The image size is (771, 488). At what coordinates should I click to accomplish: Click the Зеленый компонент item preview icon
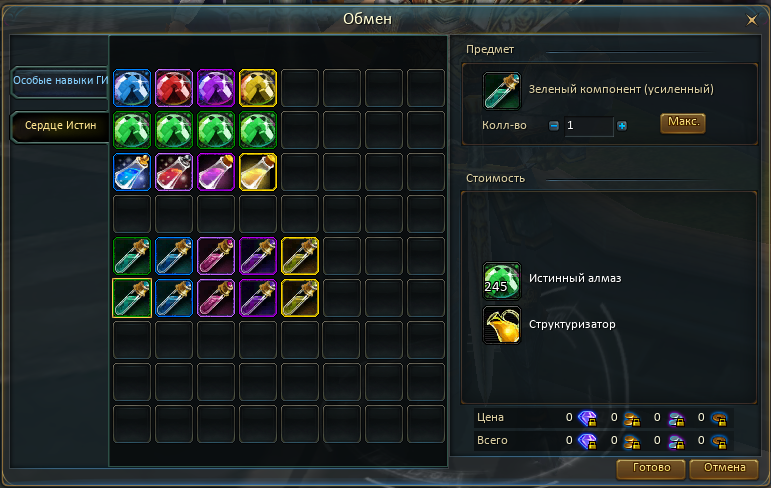[x=501, y=90]
